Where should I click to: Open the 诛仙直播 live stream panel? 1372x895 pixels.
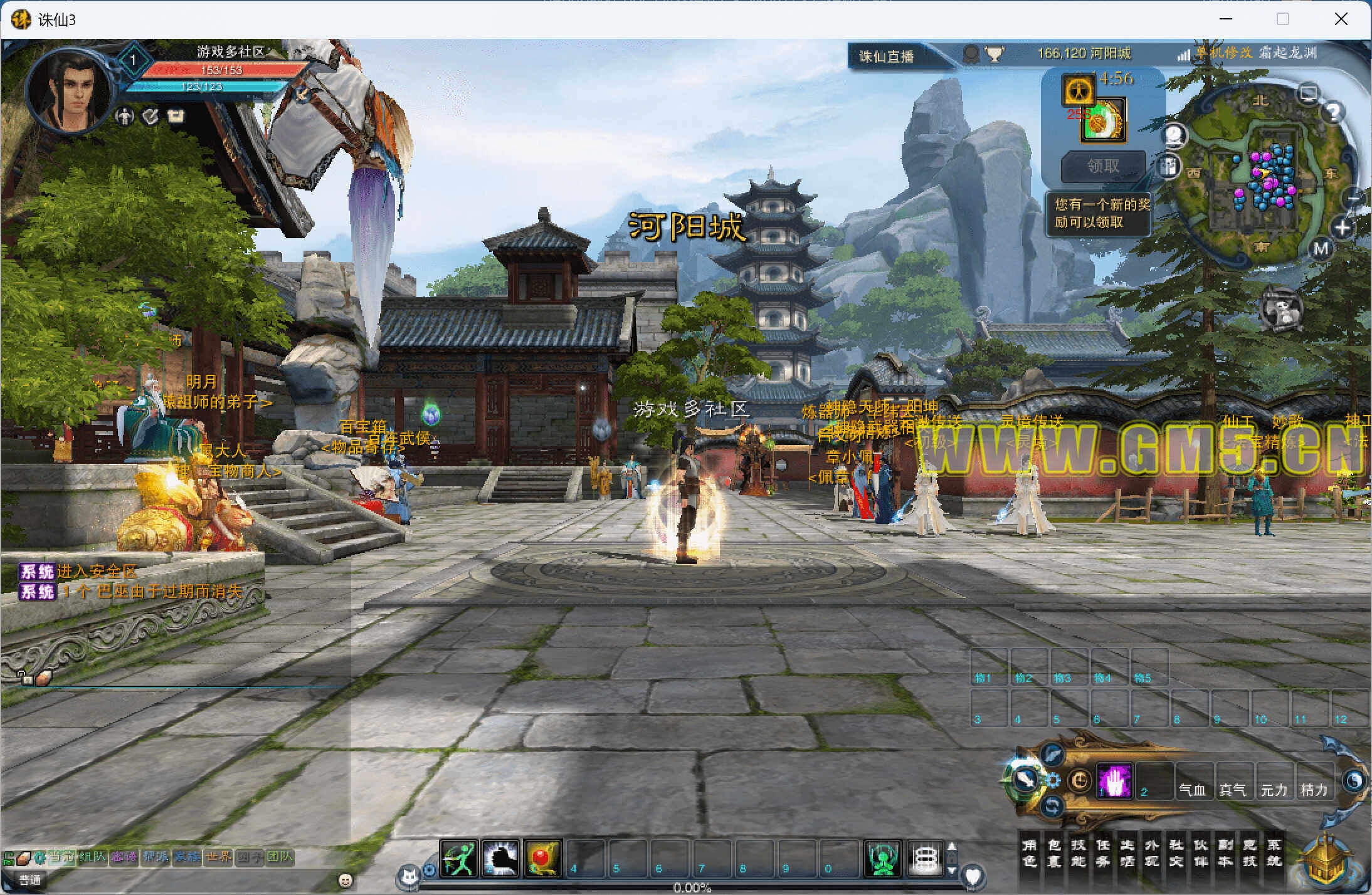tap(886, 56)
